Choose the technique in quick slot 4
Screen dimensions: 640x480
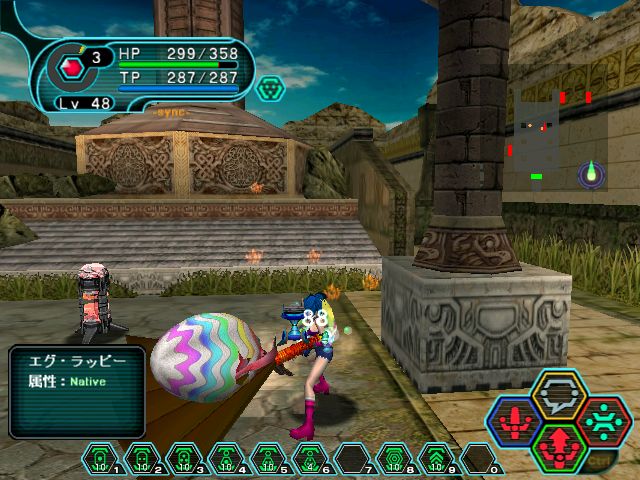pos(225,459)
